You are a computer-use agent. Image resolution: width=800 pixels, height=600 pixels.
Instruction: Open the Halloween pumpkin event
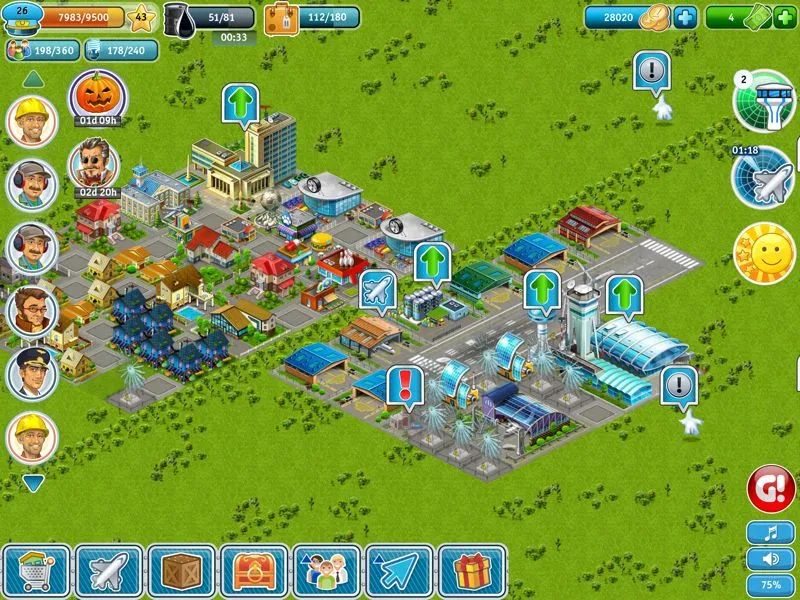pos(97,97)
